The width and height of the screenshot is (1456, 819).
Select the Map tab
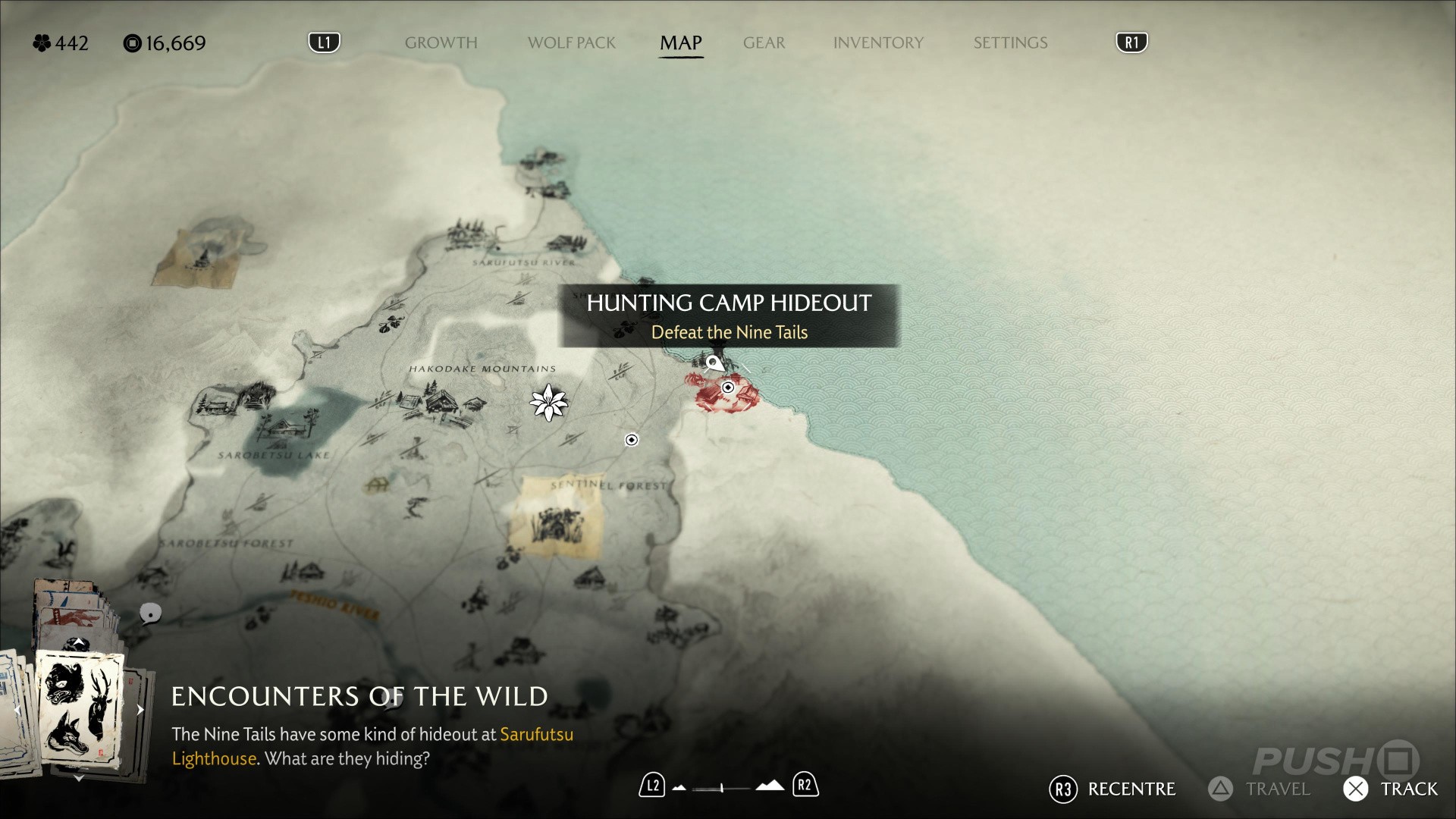click(x=680, y=43)
